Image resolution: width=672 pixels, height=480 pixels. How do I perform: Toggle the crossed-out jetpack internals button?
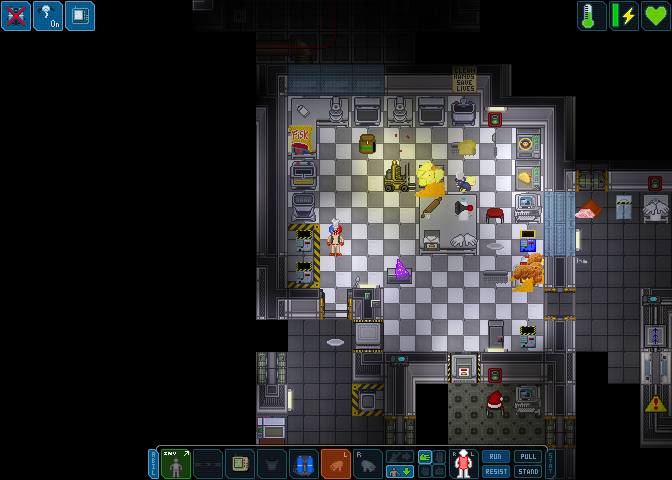coord(16,16)
